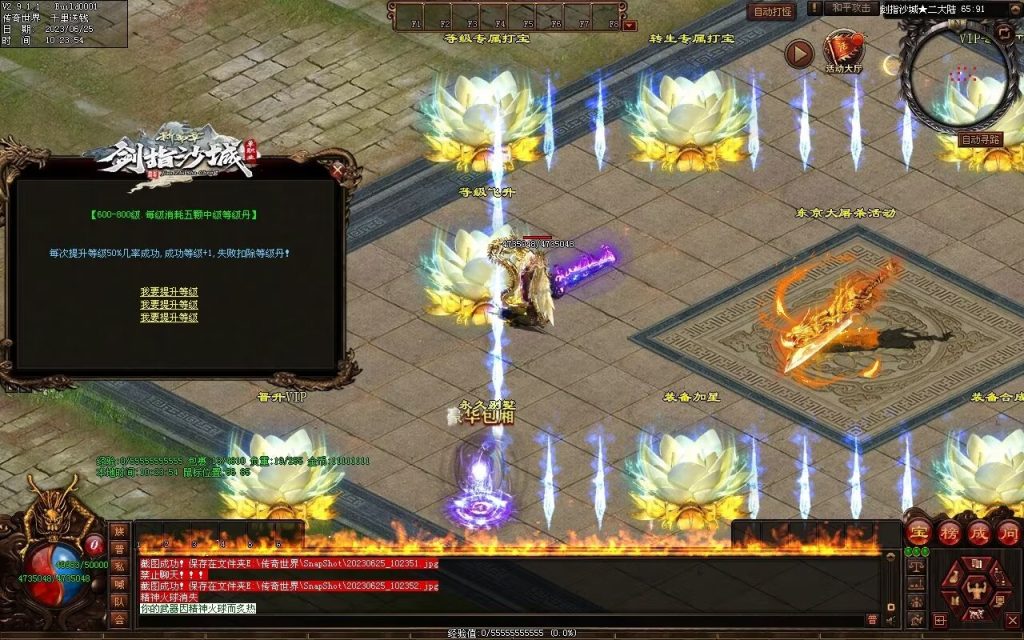
Task: Select the 队 team chat channel tab
Action: coord(119,602)
